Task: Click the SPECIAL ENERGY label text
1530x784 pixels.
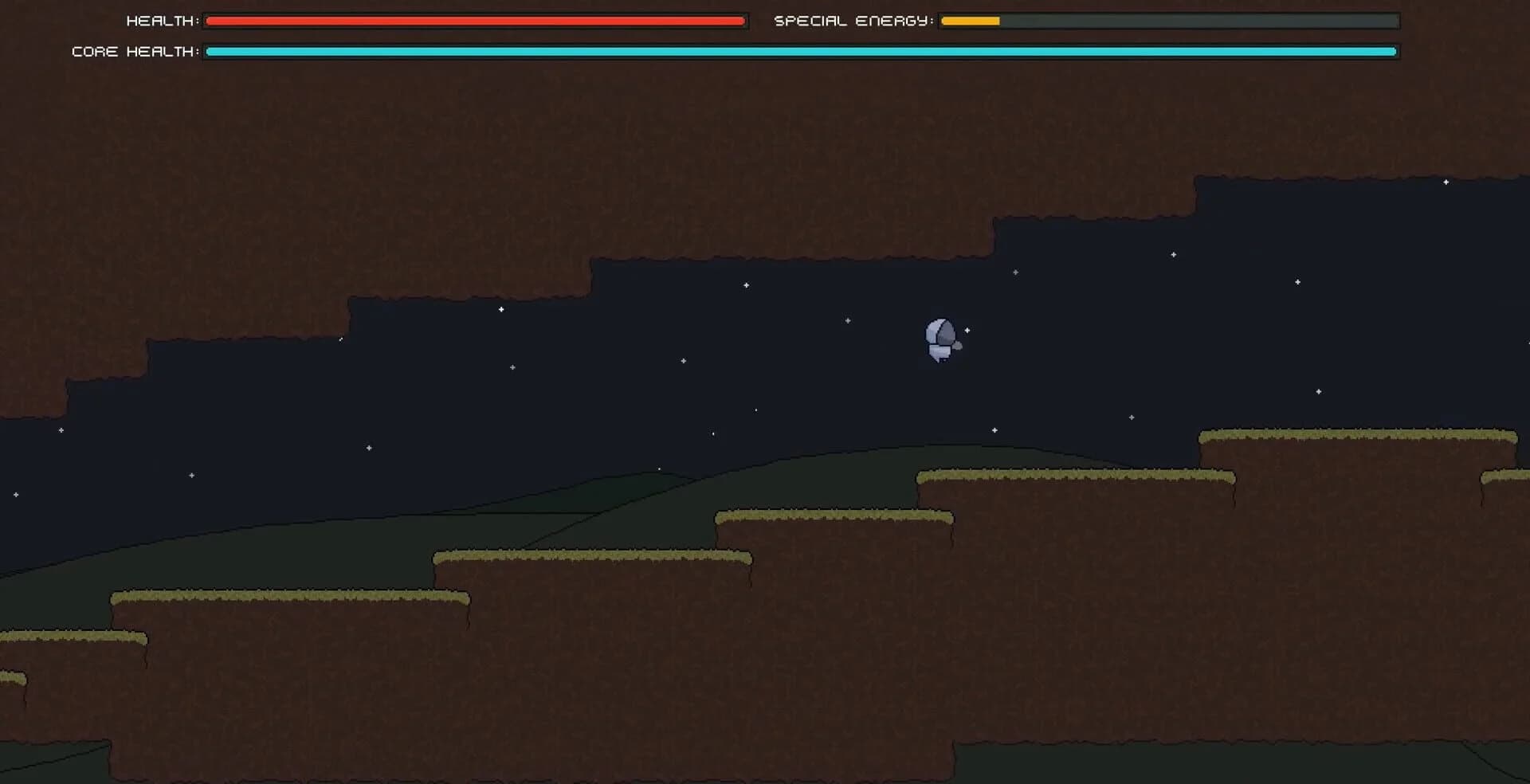Action: (853, 20)
